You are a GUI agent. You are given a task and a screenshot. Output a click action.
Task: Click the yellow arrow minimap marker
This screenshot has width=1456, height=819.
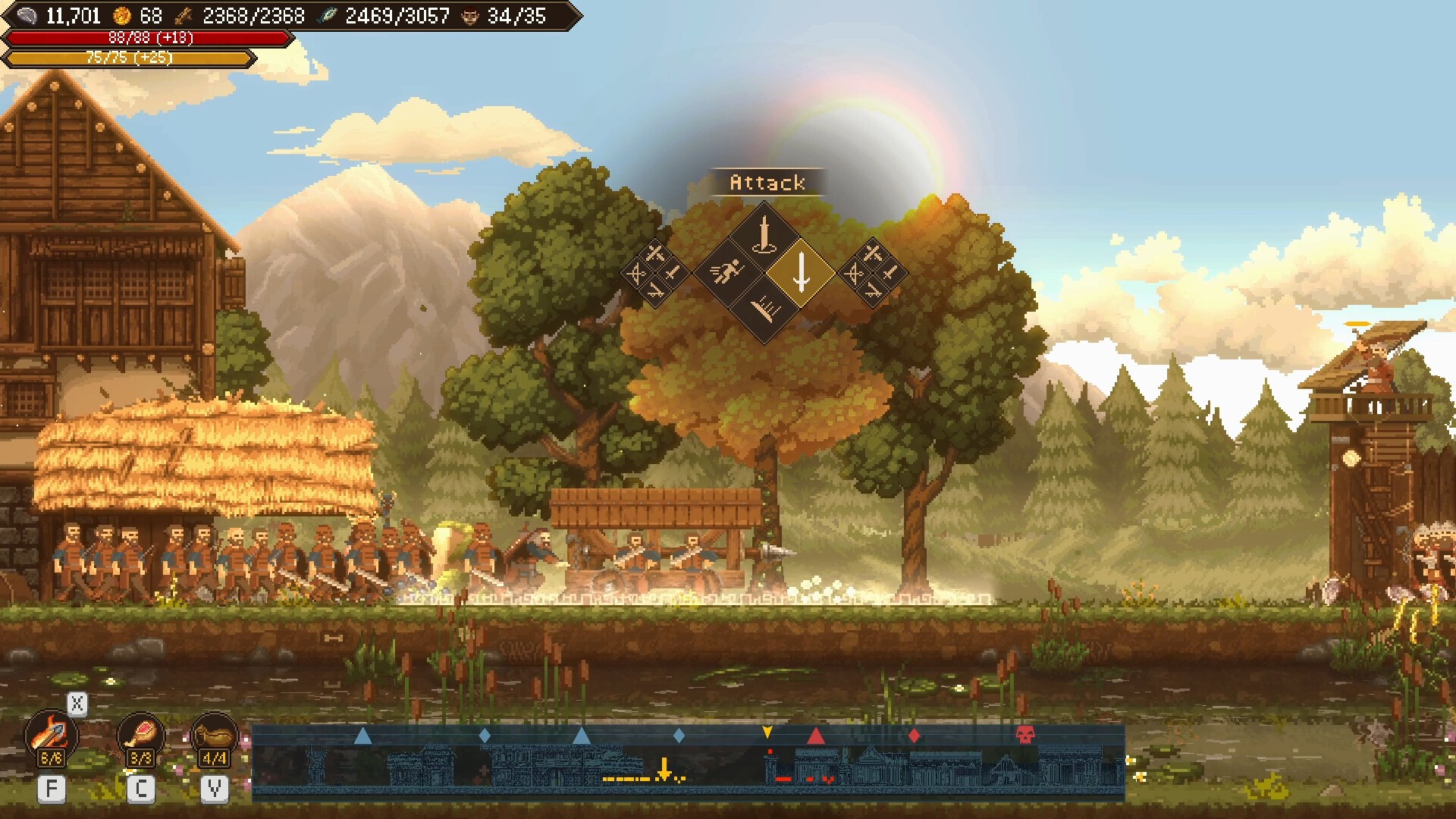coord(767,733)
